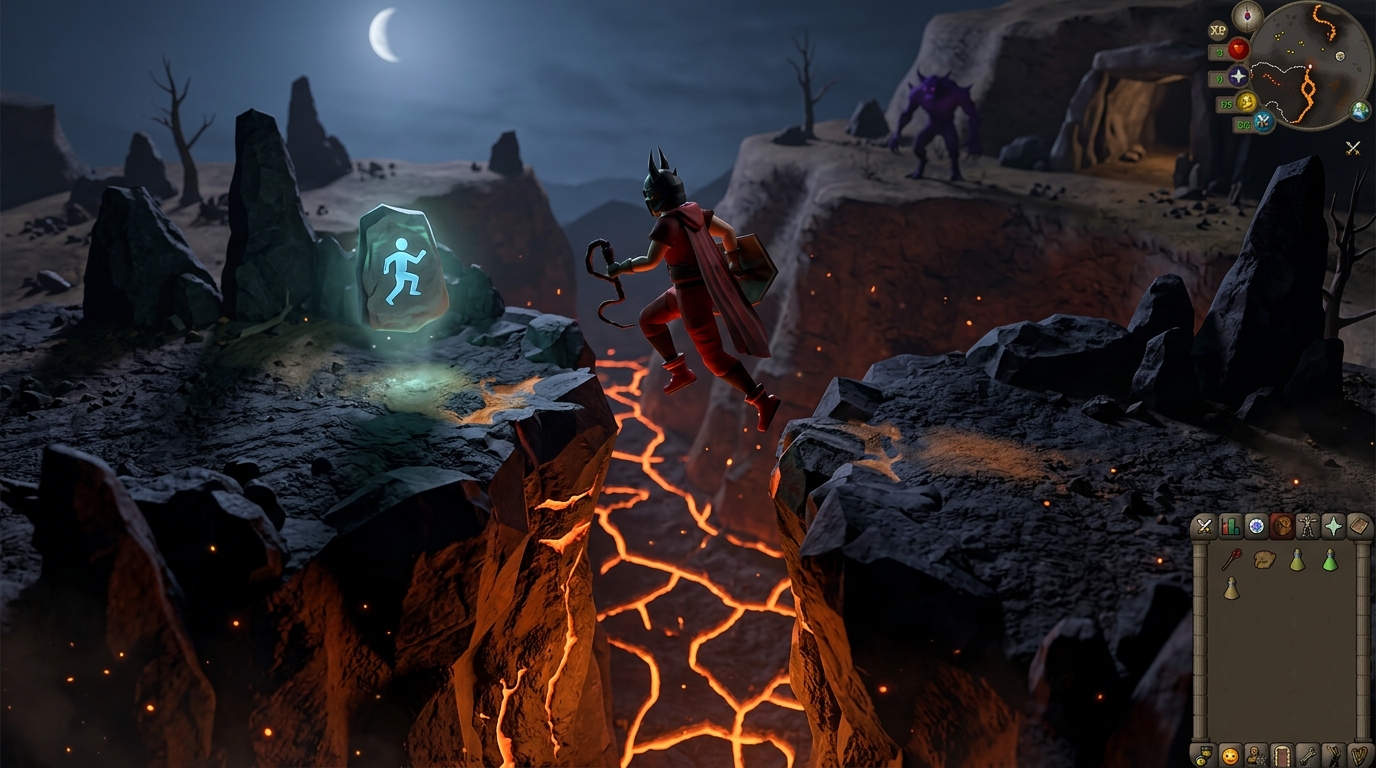This screenshot has width=1376, height=768.
Task: Open the Account Management coin icon
Action: pyautogui.click(x=1203, y=756)
